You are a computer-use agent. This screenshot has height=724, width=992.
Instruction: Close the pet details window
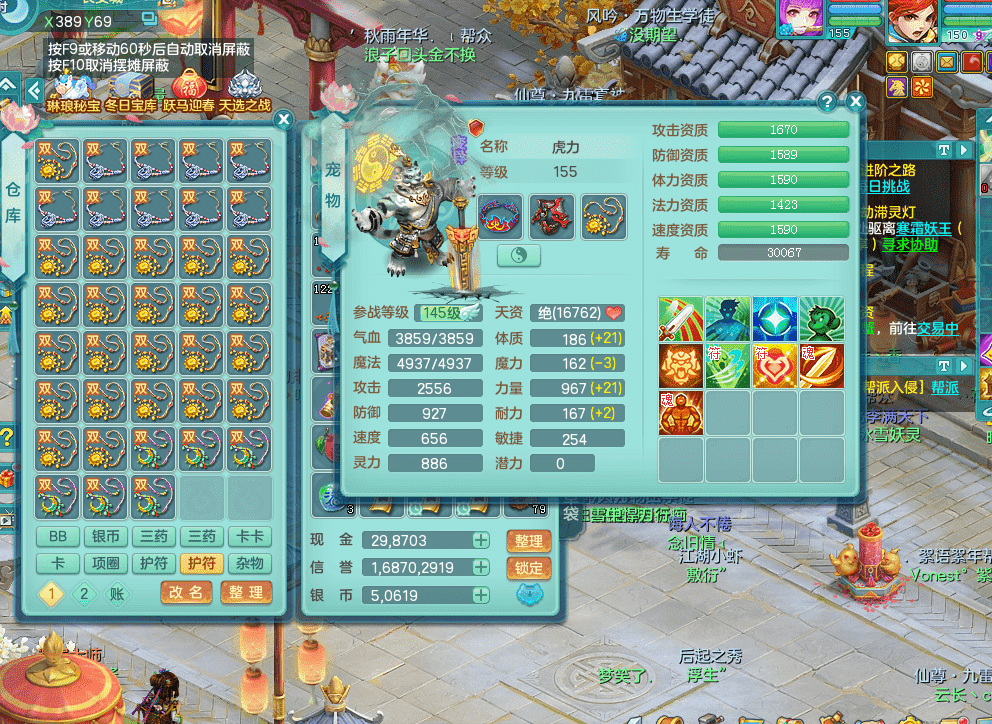[855, 102]
